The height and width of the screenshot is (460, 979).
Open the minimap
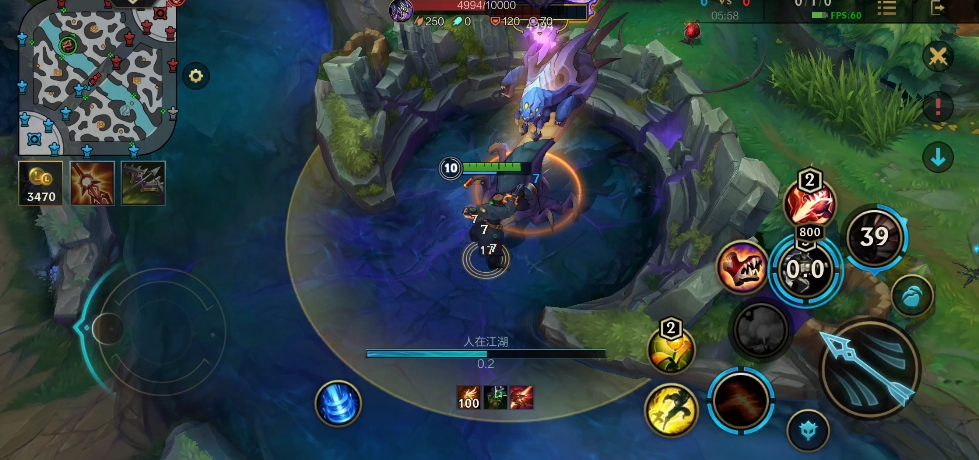tap(97, 77)
